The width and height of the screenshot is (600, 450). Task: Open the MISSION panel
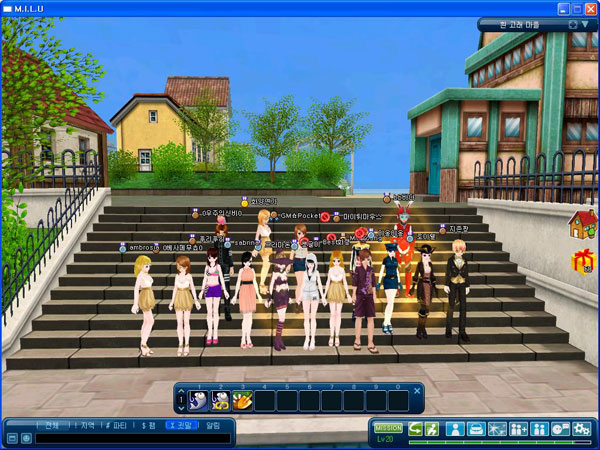coord(388,427)
